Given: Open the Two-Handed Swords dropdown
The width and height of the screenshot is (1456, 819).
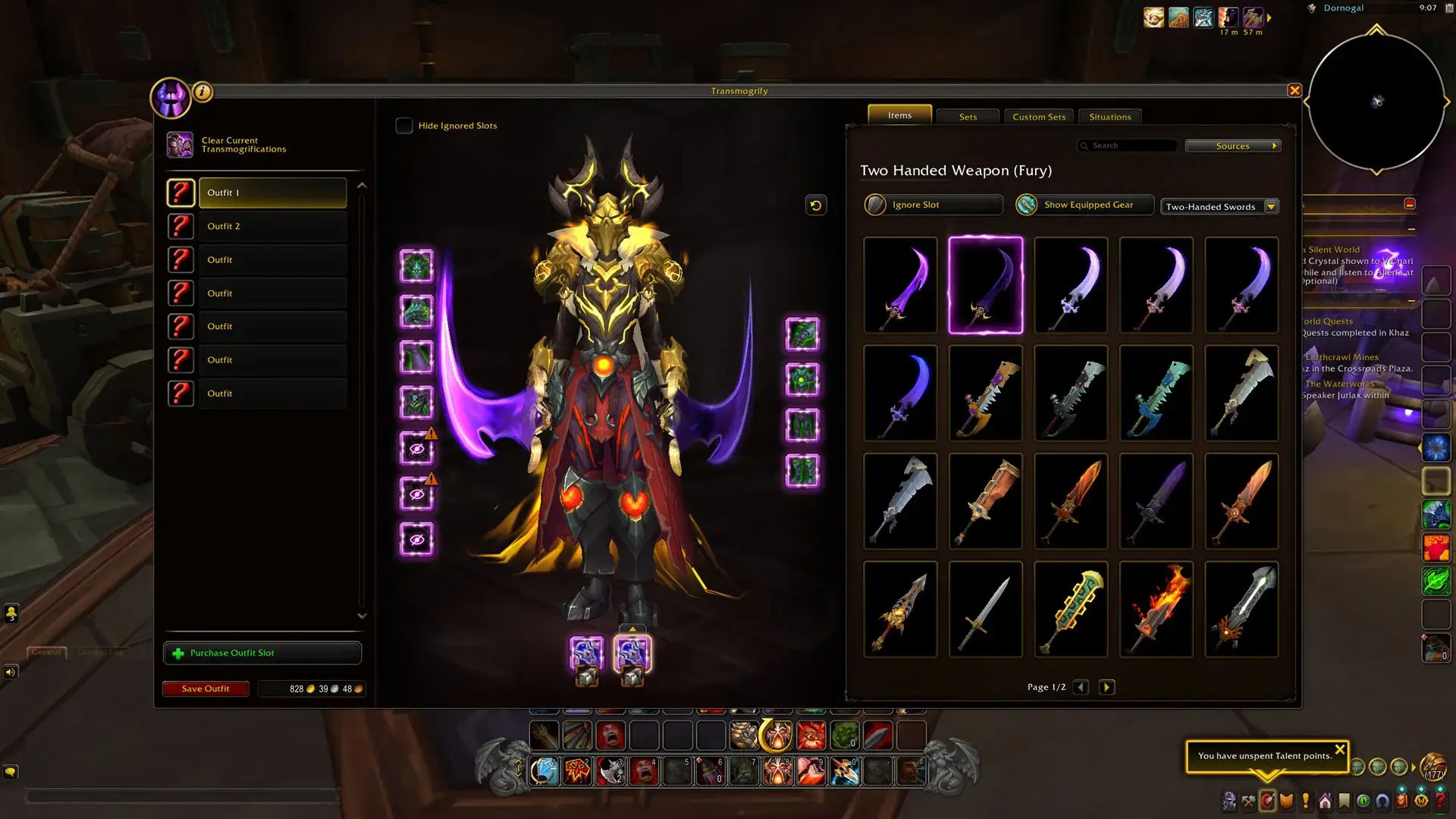Looking at the screenshot, I should [x=1219, y=206].
